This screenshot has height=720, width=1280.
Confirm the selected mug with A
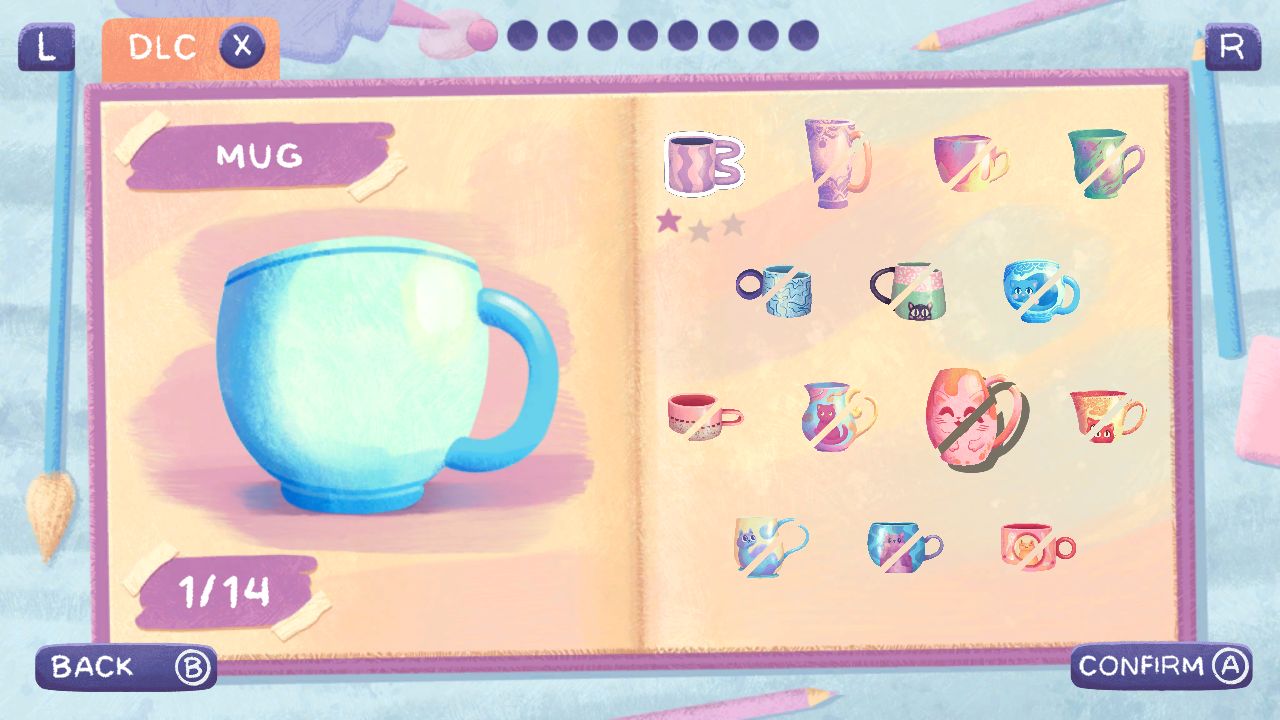coord(1160,665)
